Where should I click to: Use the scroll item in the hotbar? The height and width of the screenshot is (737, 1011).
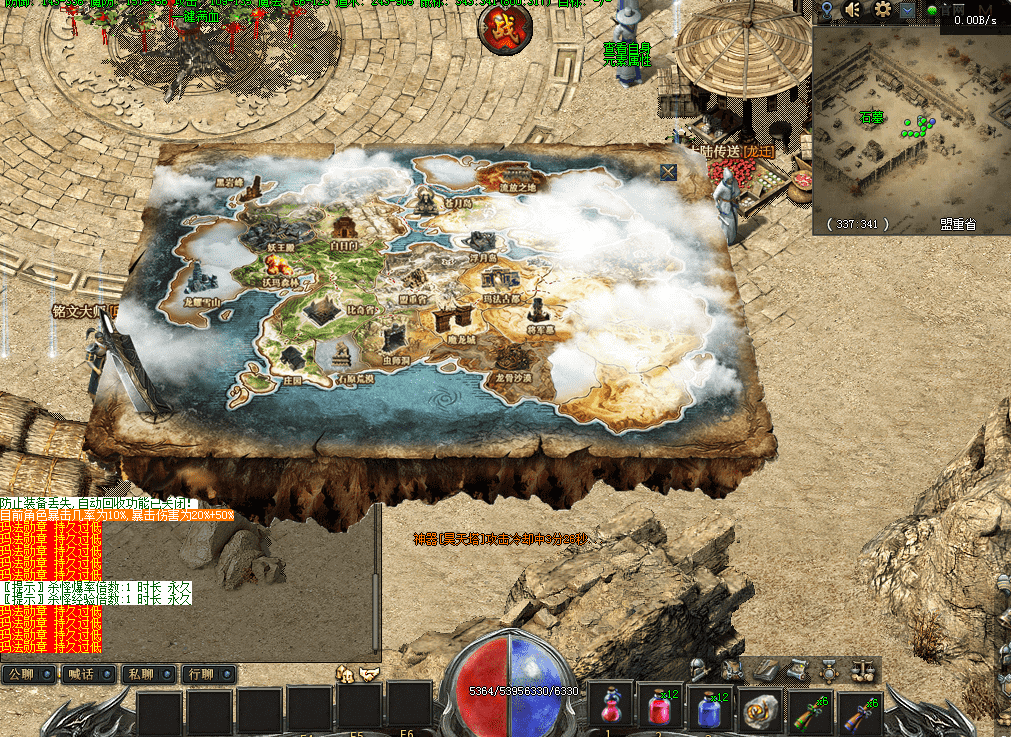pyautogui.click(x=760, y=709)
